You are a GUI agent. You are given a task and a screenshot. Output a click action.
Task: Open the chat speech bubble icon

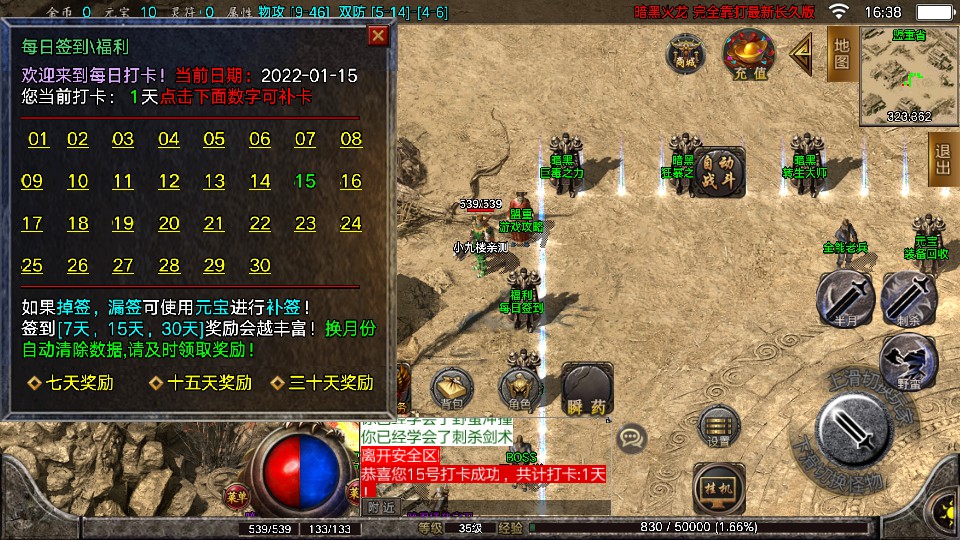click(632, 438)
